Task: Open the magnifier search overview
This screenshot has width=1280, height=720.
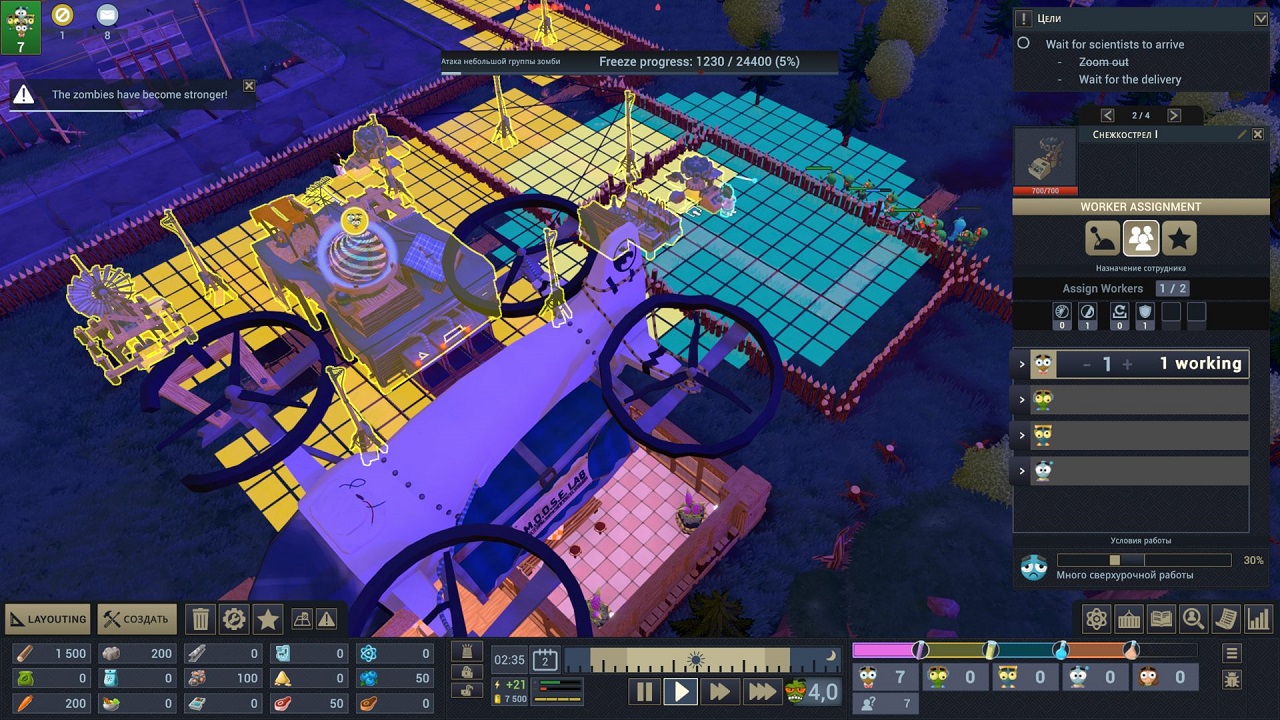Action: [1193, 620]
